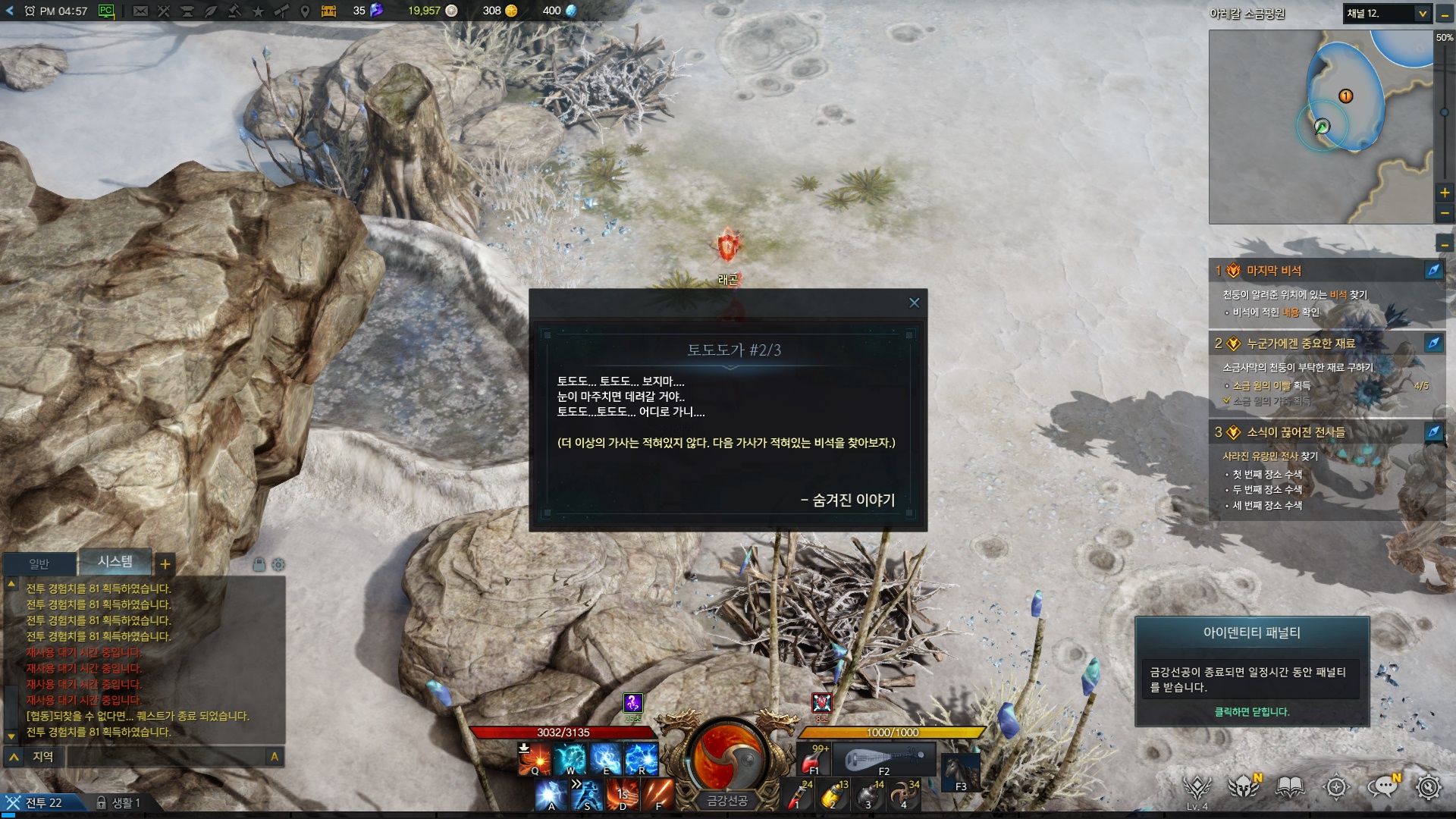Activate the R lightning orb skill

click(641, 758)
